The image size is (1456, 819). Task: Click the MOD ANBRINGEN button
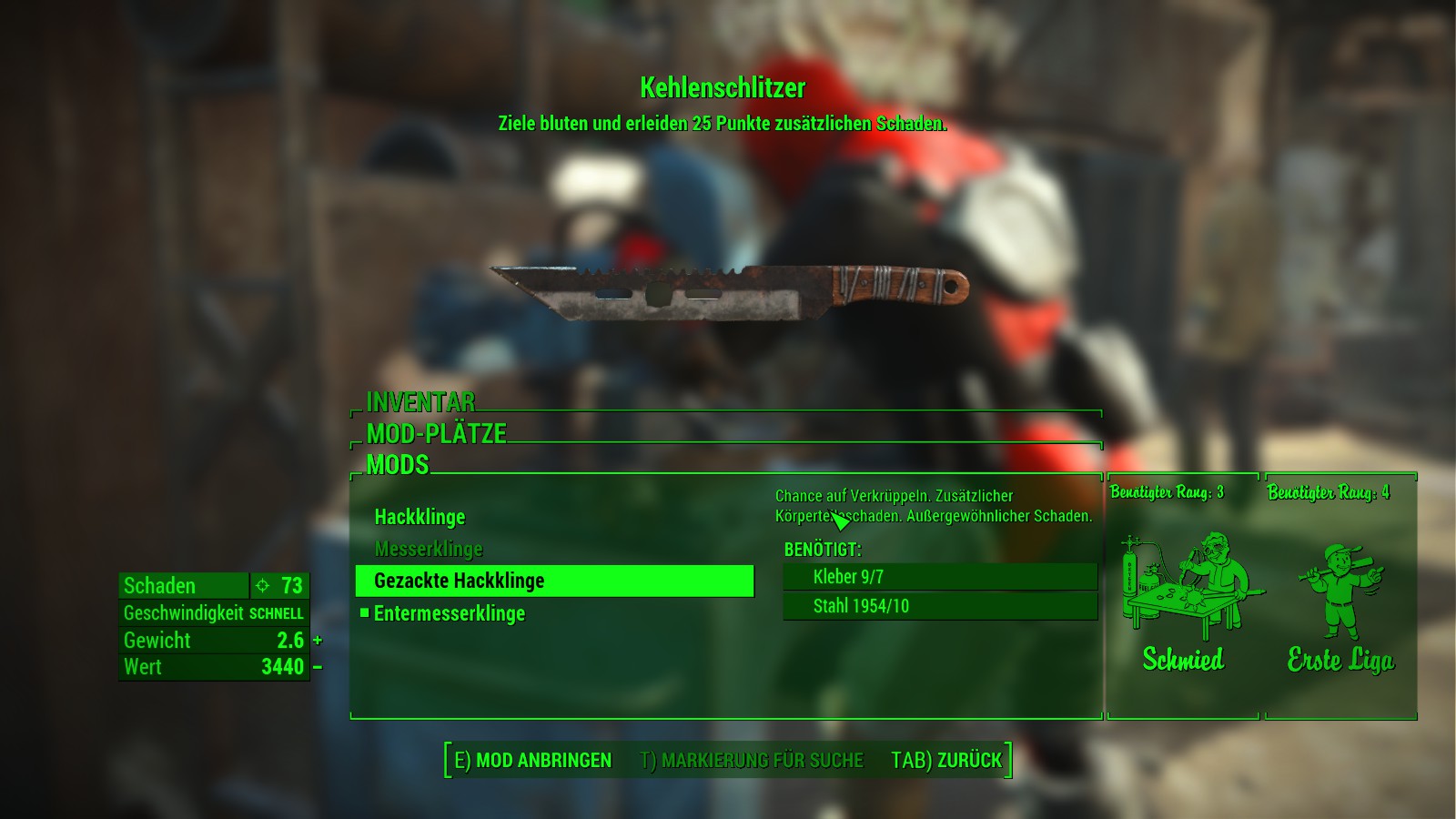click(533, 760)
